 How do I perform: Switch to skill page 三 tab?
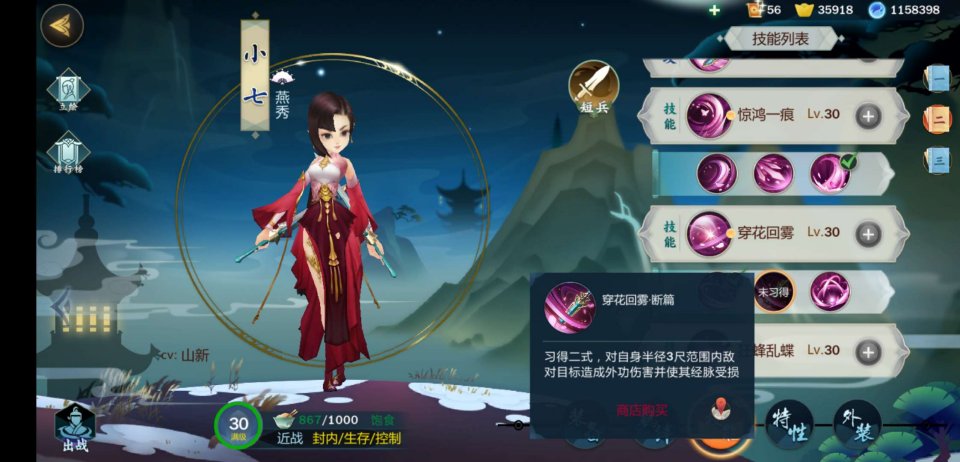pos(937,159)
